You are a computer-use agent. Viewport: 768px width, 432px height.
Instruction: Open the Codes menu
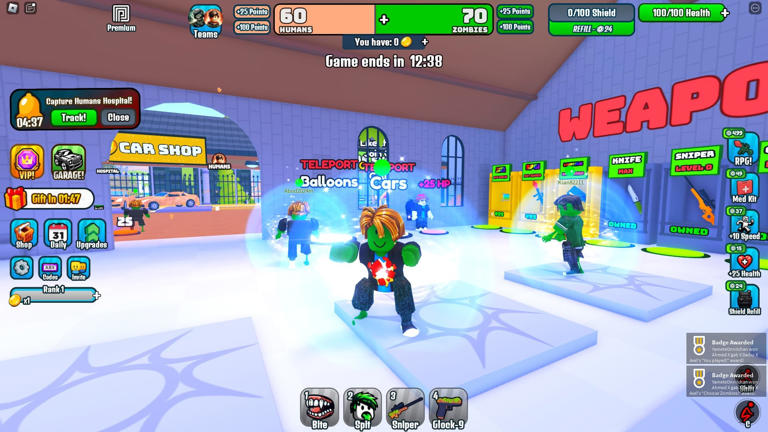click(x=50, y=268)
